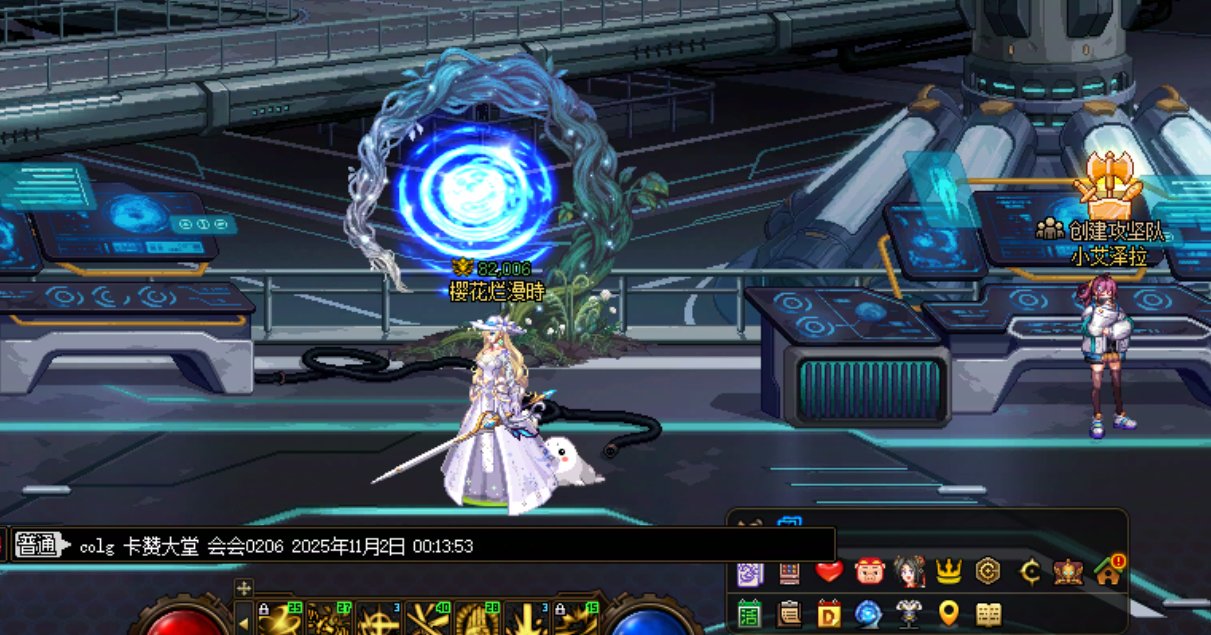The height and width of the screenshot is (635, 1211).
Task: Type in the chat input box
Action: [x=450, y=546]
